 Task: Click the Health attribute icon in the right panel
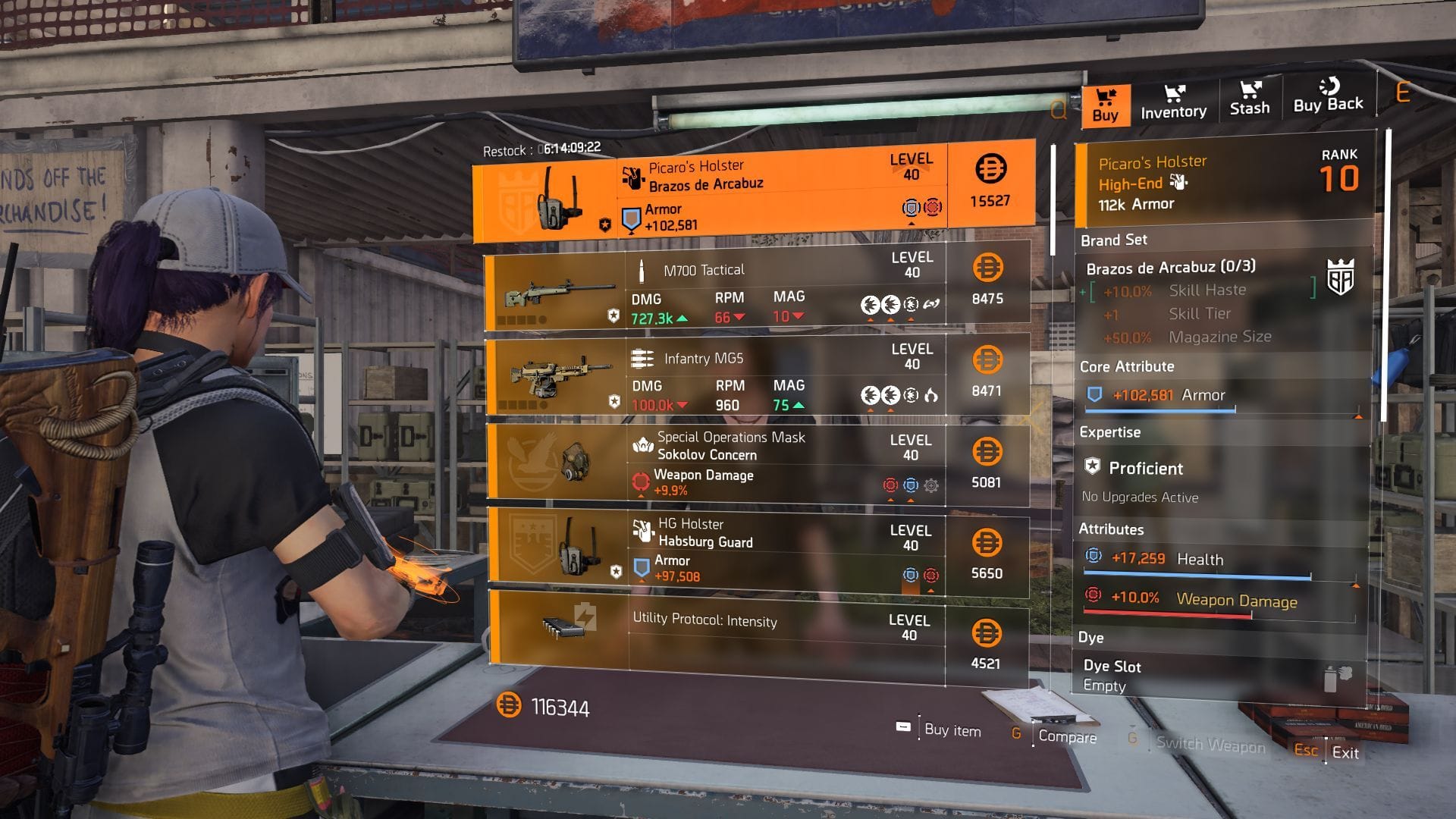[x=1092, y=554]
